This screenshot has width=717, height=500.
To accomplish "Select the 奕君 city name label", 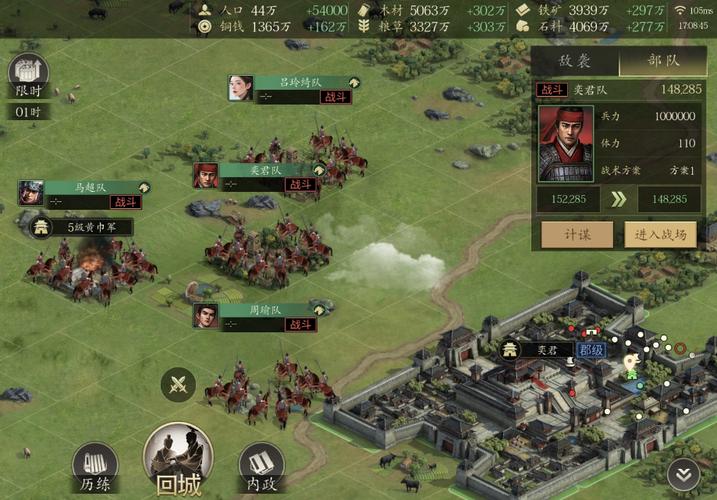I will (545, 350).
